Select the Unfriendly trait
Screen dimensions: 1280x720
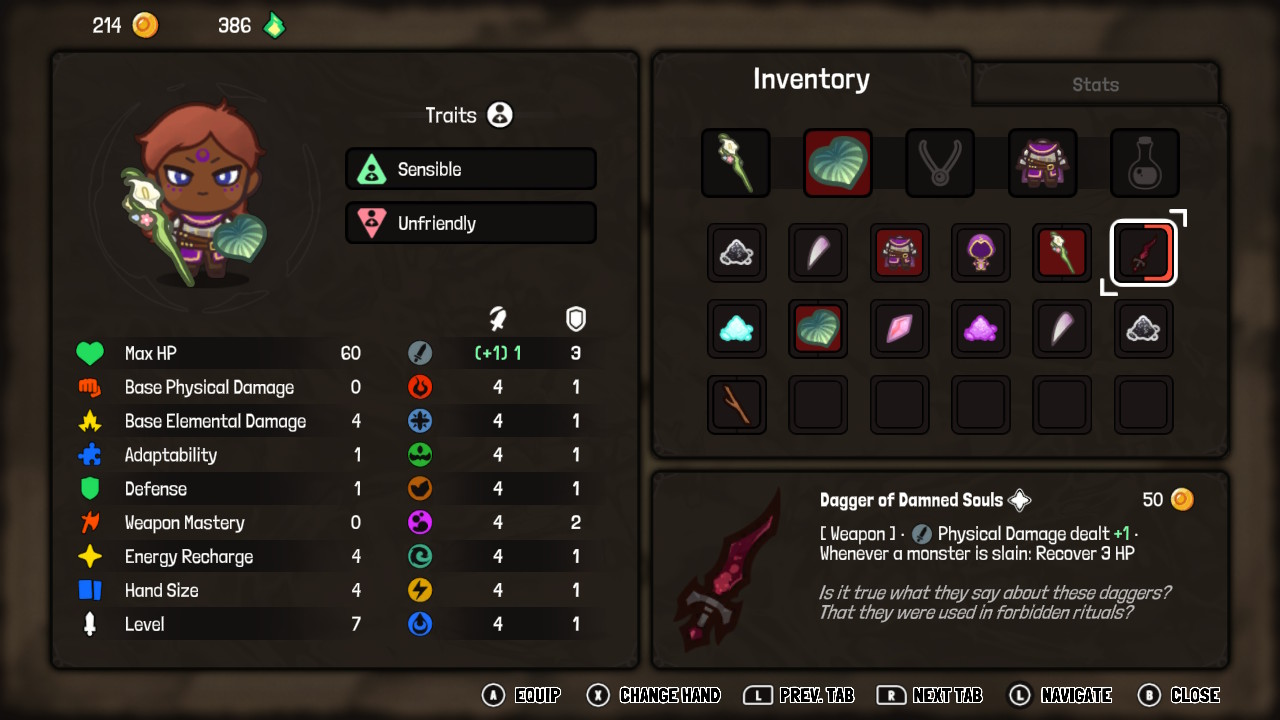[470, 222]
